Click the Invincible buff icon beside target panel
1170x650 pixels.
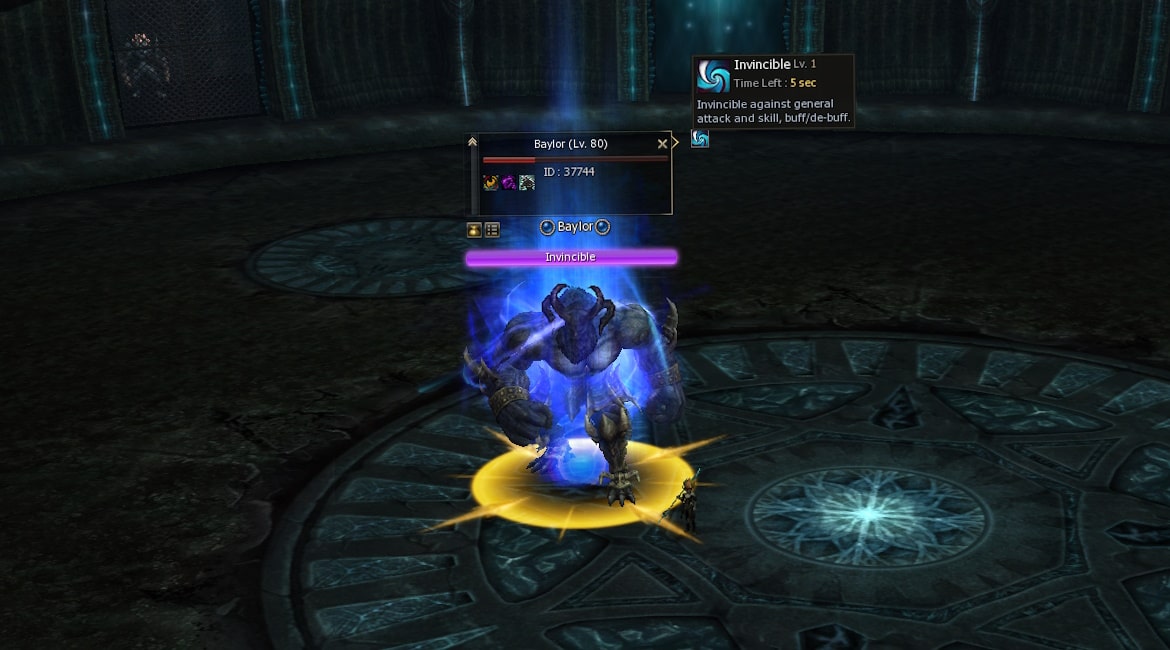pyautogui.click(x=700, y=139)
